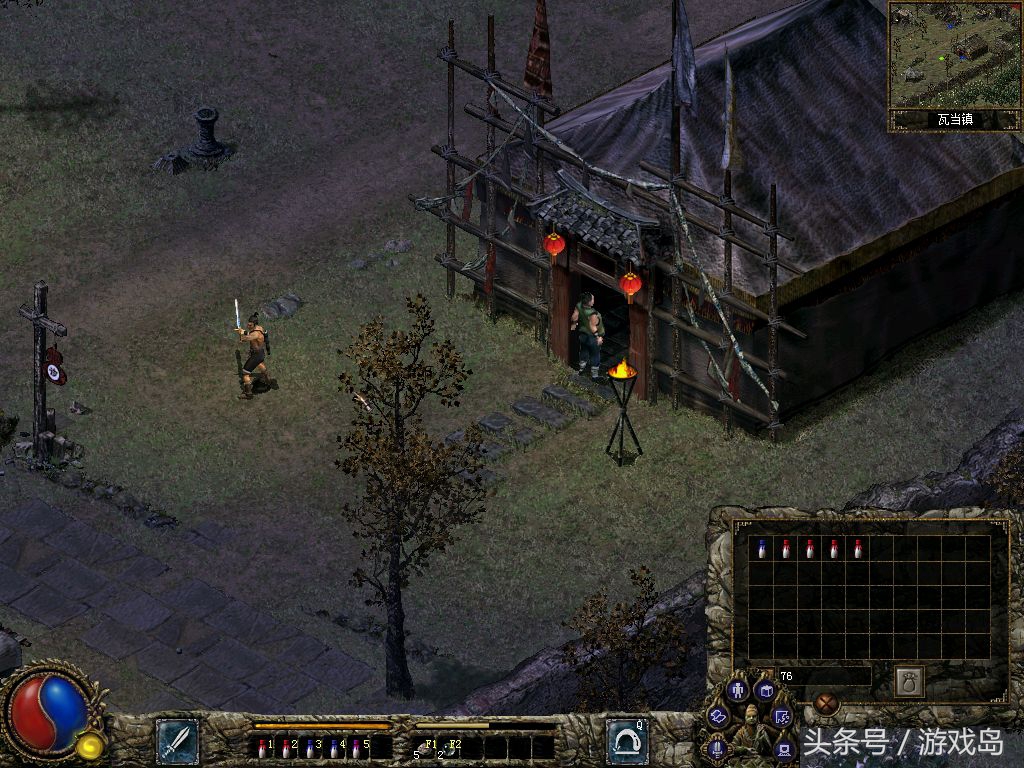The height and width of the screenshot is (768, 1024).
Task: Open the box-shaped bag menu icon
Action: click(765, 689)
